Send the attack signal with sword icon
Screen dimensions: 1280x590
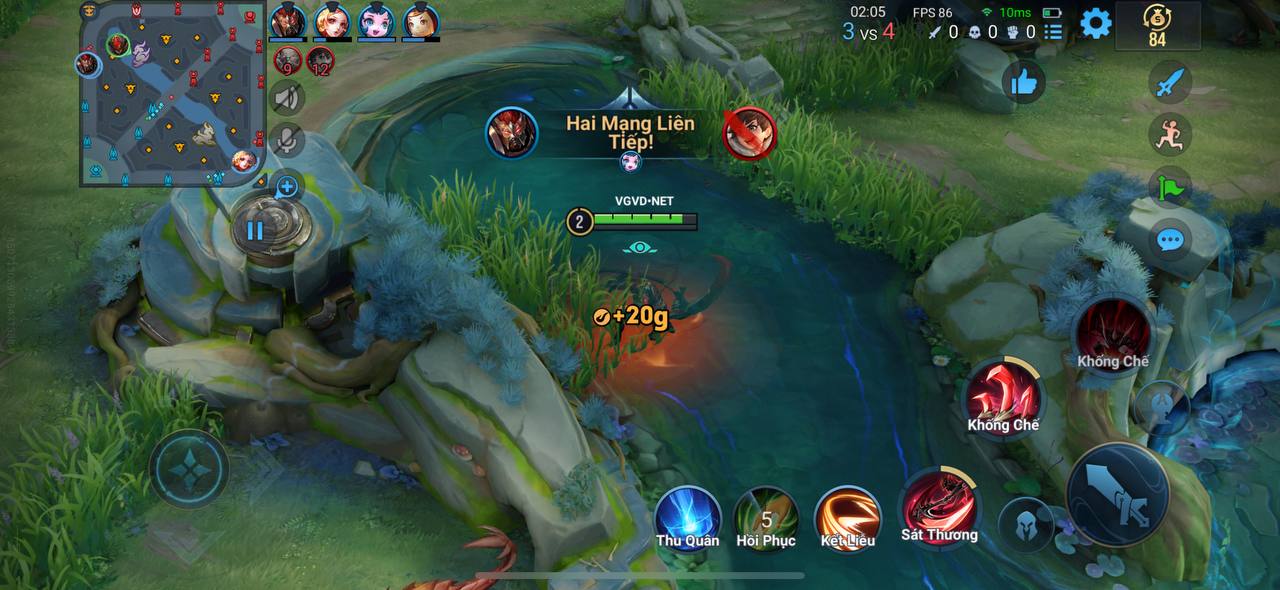point(1169,83)
